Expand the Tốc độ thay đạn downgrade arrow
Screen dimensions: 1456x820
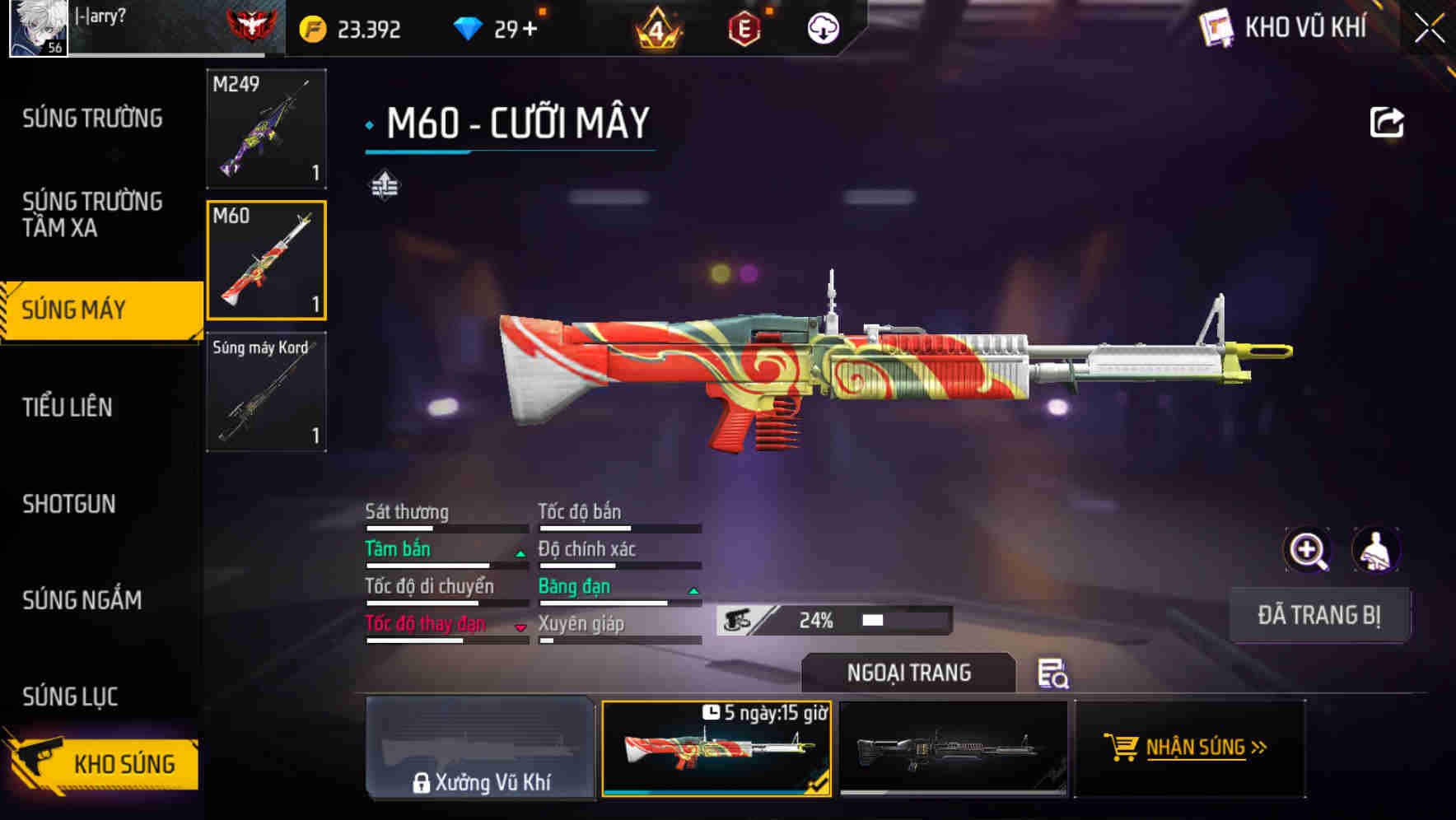click(520, 627)
